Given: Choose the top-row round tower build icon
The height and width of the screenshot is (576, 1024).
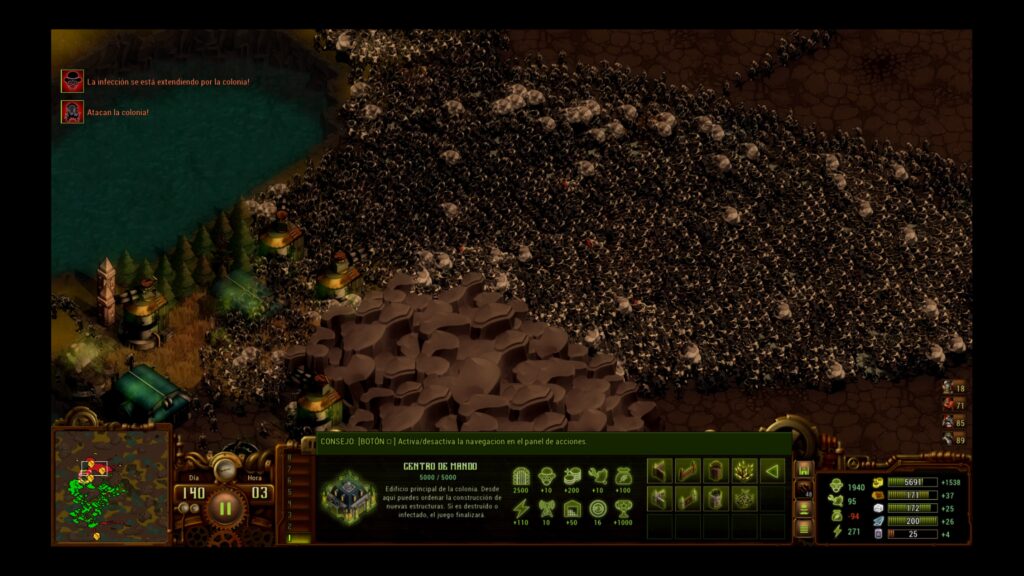Looking at the screenshot, I should 715,470.
